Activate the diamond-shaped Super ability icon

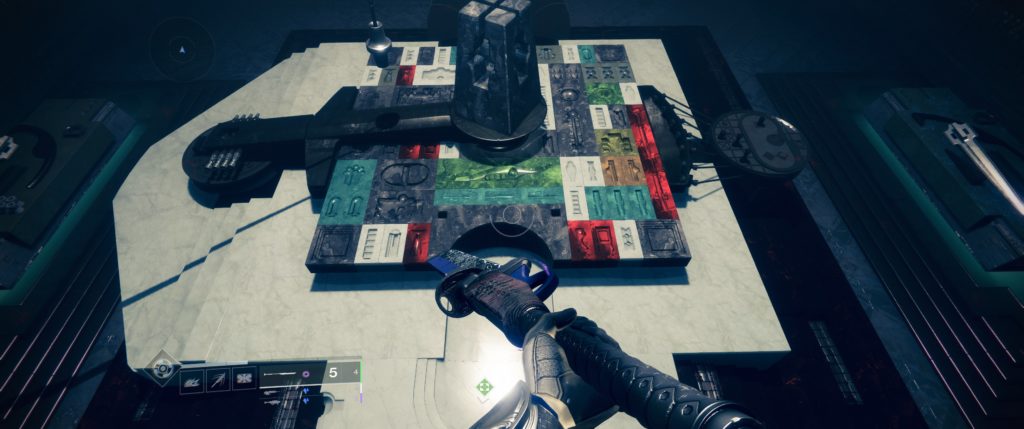click(162, 368)
